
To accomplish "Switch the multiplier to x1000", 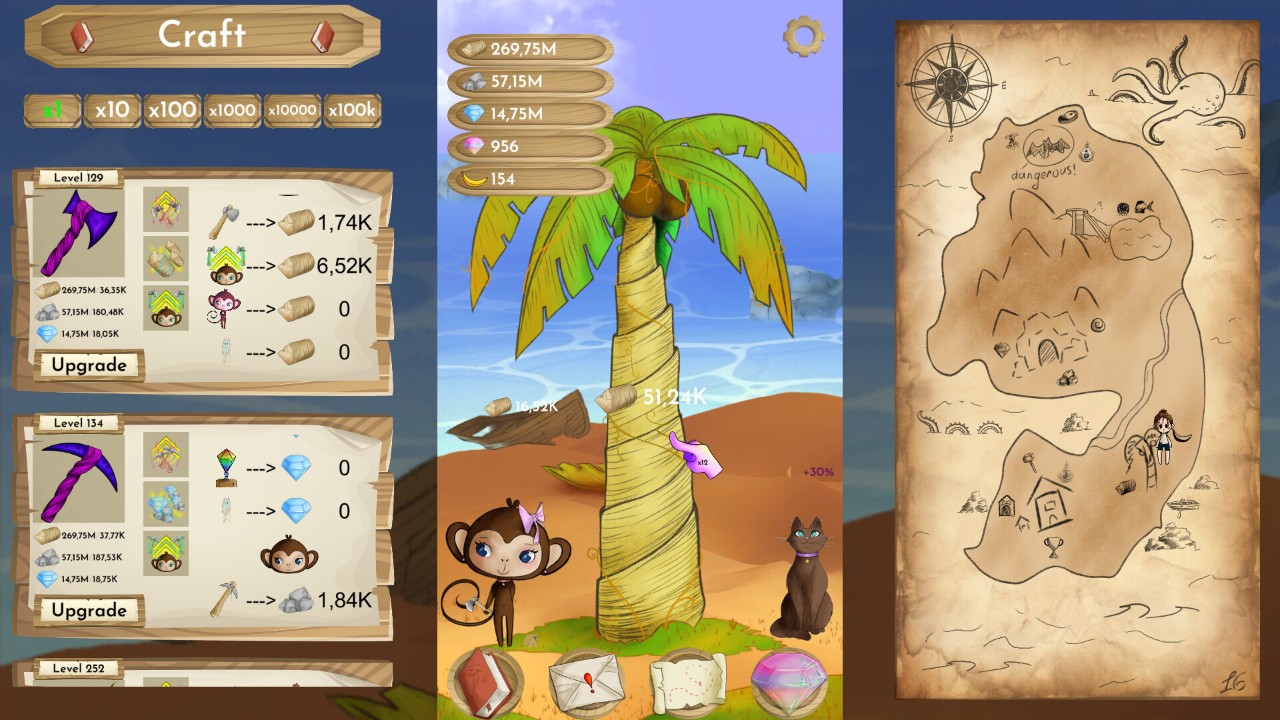I will point(232,110).
